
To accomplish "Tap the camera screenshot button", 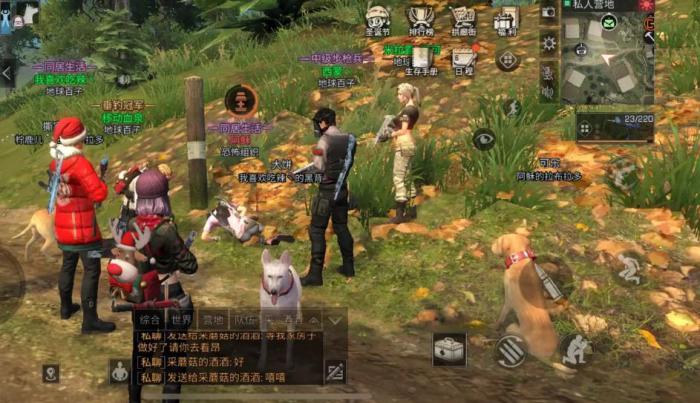I will 548,12.
